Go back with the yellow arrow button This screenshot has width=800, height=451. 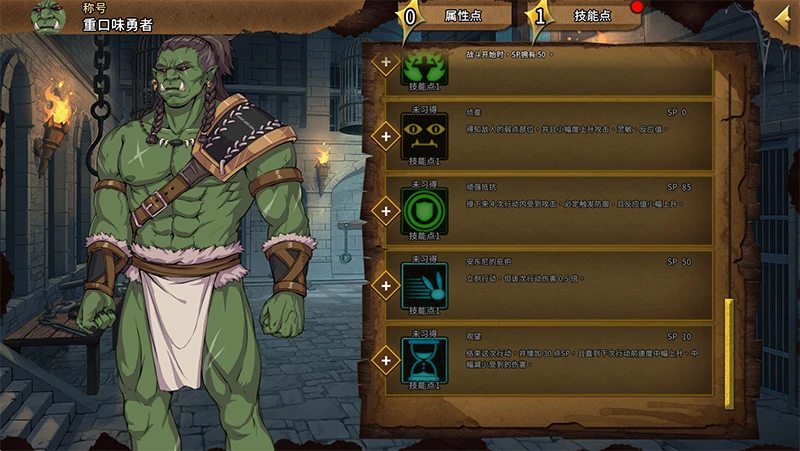783,16
